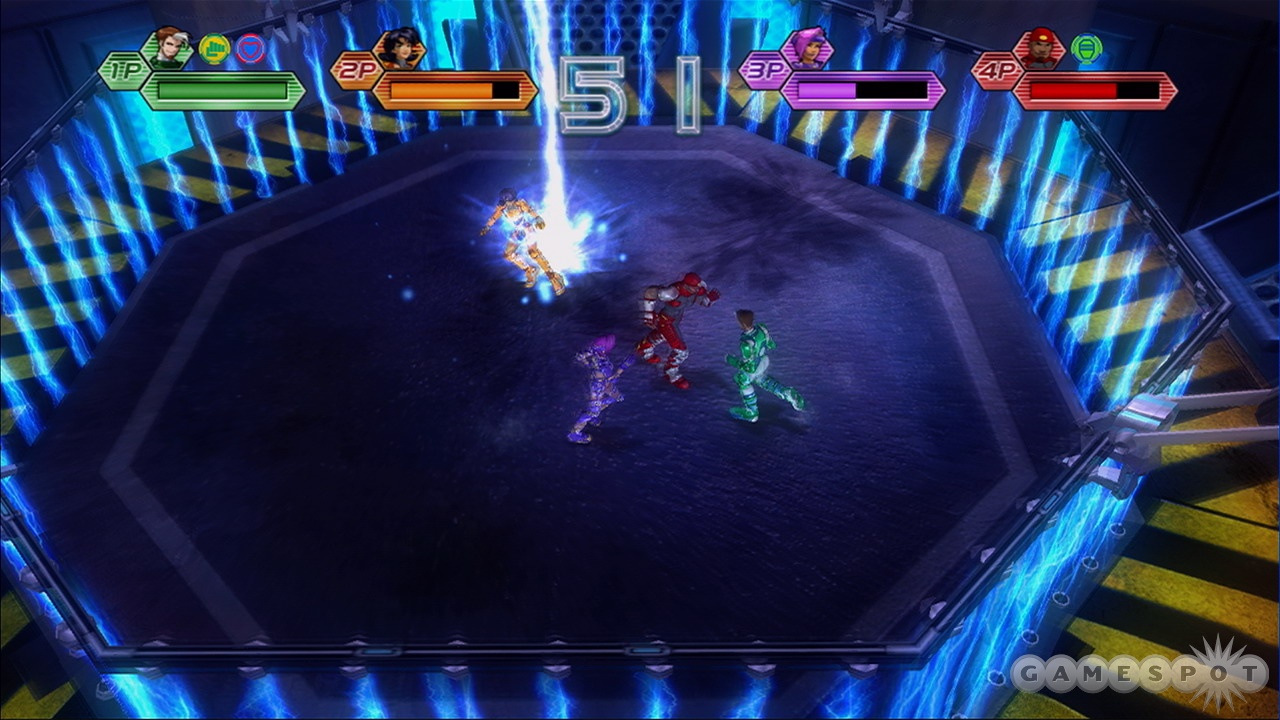1280x720 pixels.
Task: Click the yellow fist power-up icon
Action: pos(214,49)
